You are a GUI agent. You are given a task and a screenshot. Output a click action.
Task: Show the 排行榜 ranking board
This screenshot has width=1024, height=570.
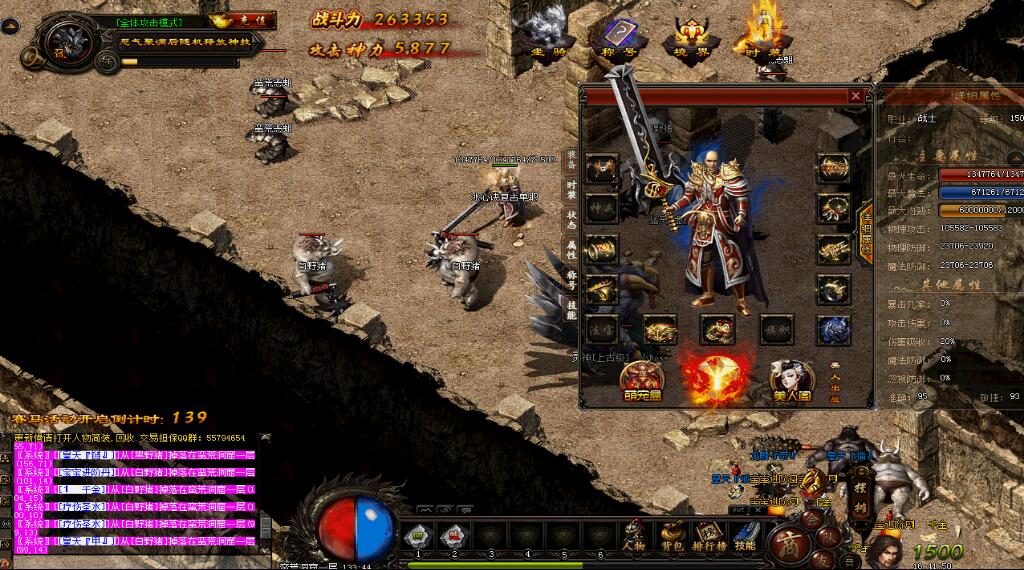point(709,538)
